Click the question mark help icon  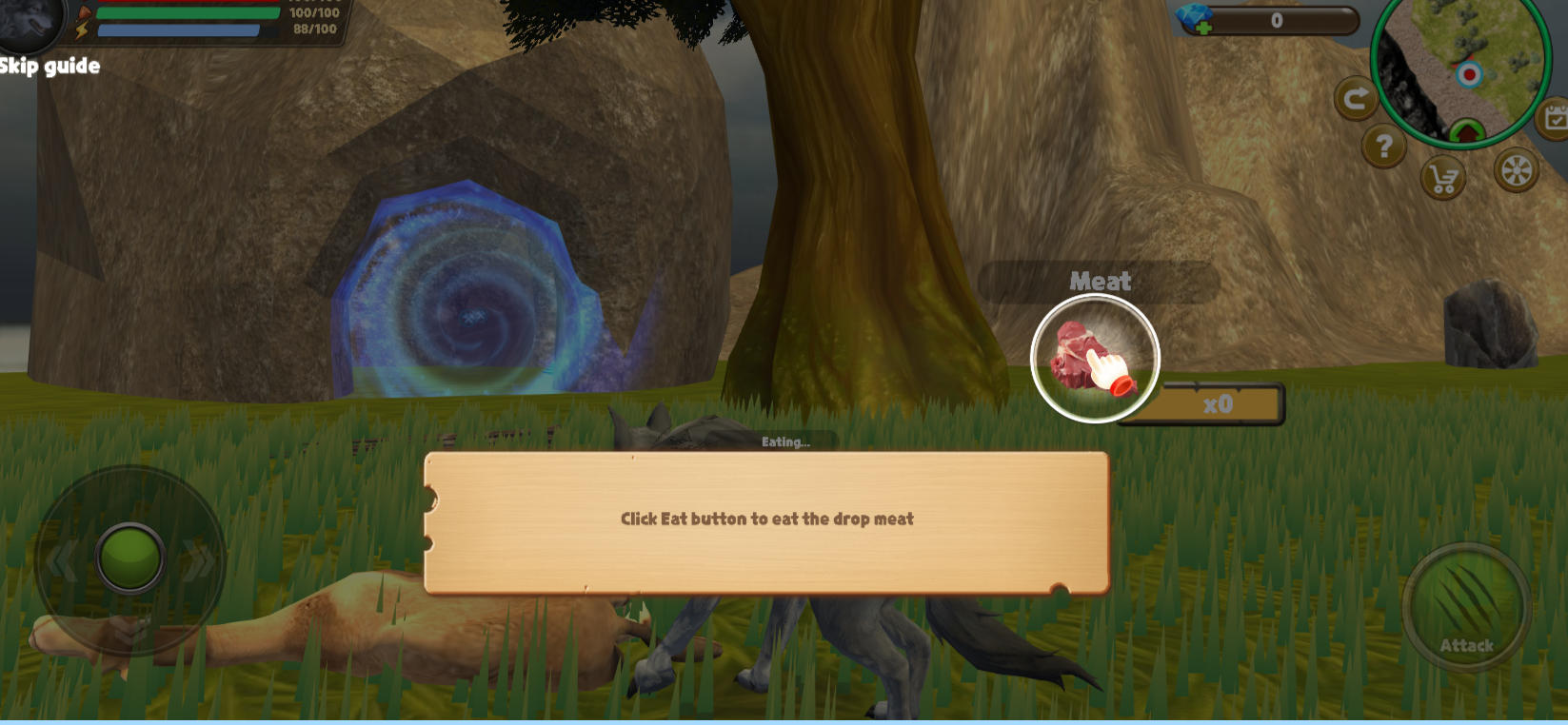[1385, 145]
